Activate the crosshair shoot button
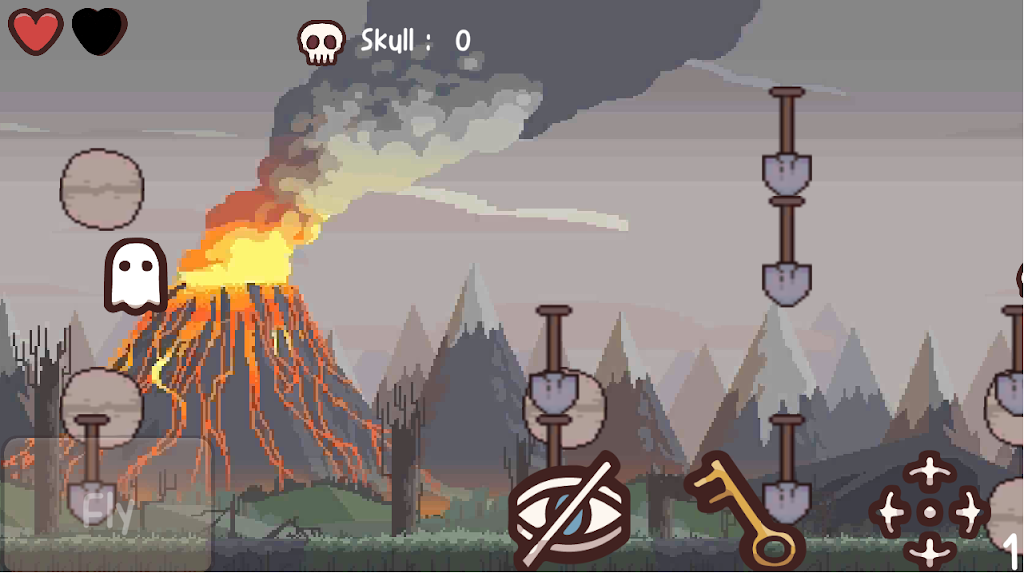 928,511
